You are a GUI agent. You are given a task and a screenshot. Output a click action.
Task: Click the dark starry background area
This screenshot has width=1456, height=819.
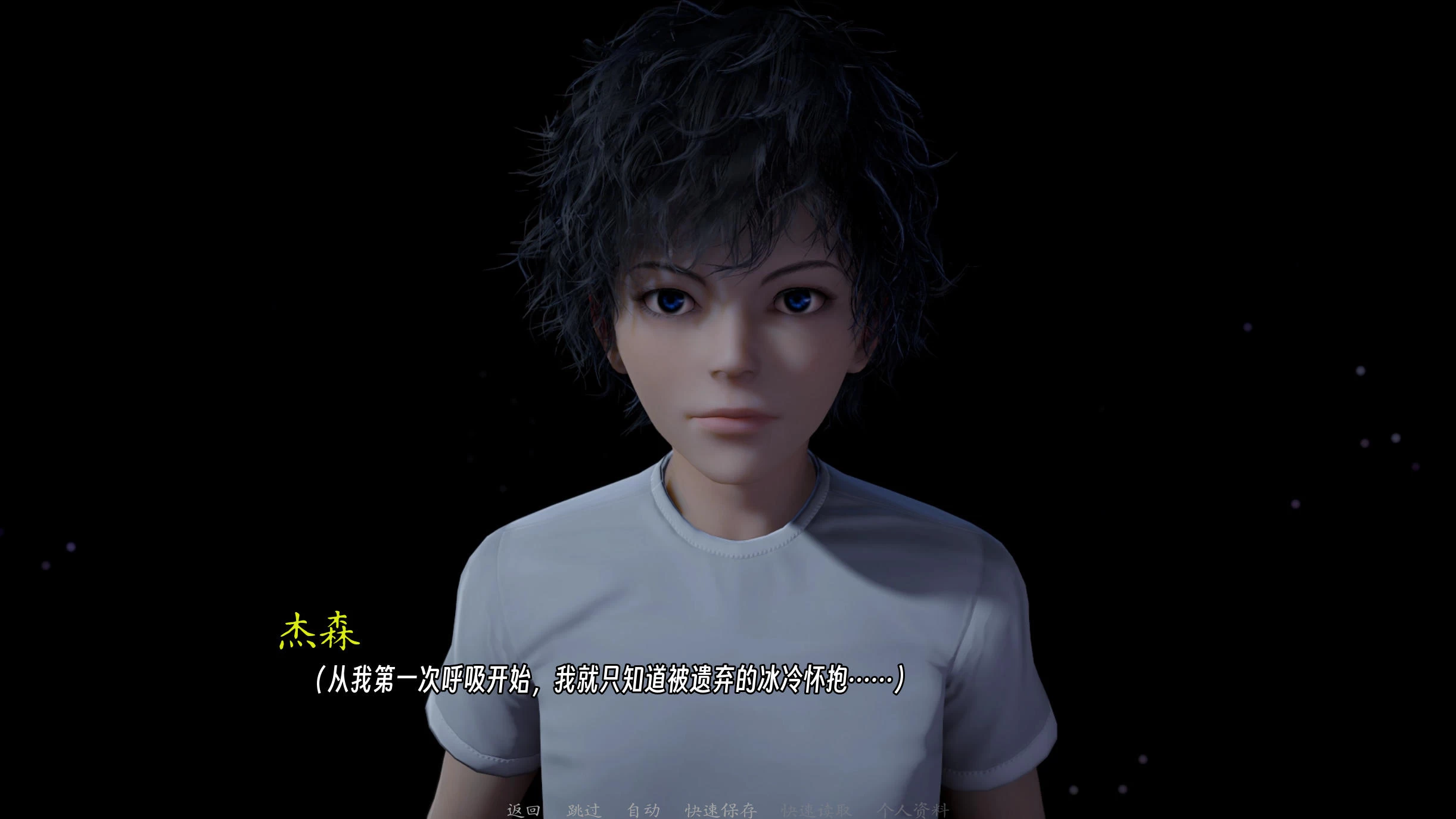tap(179, 179)
